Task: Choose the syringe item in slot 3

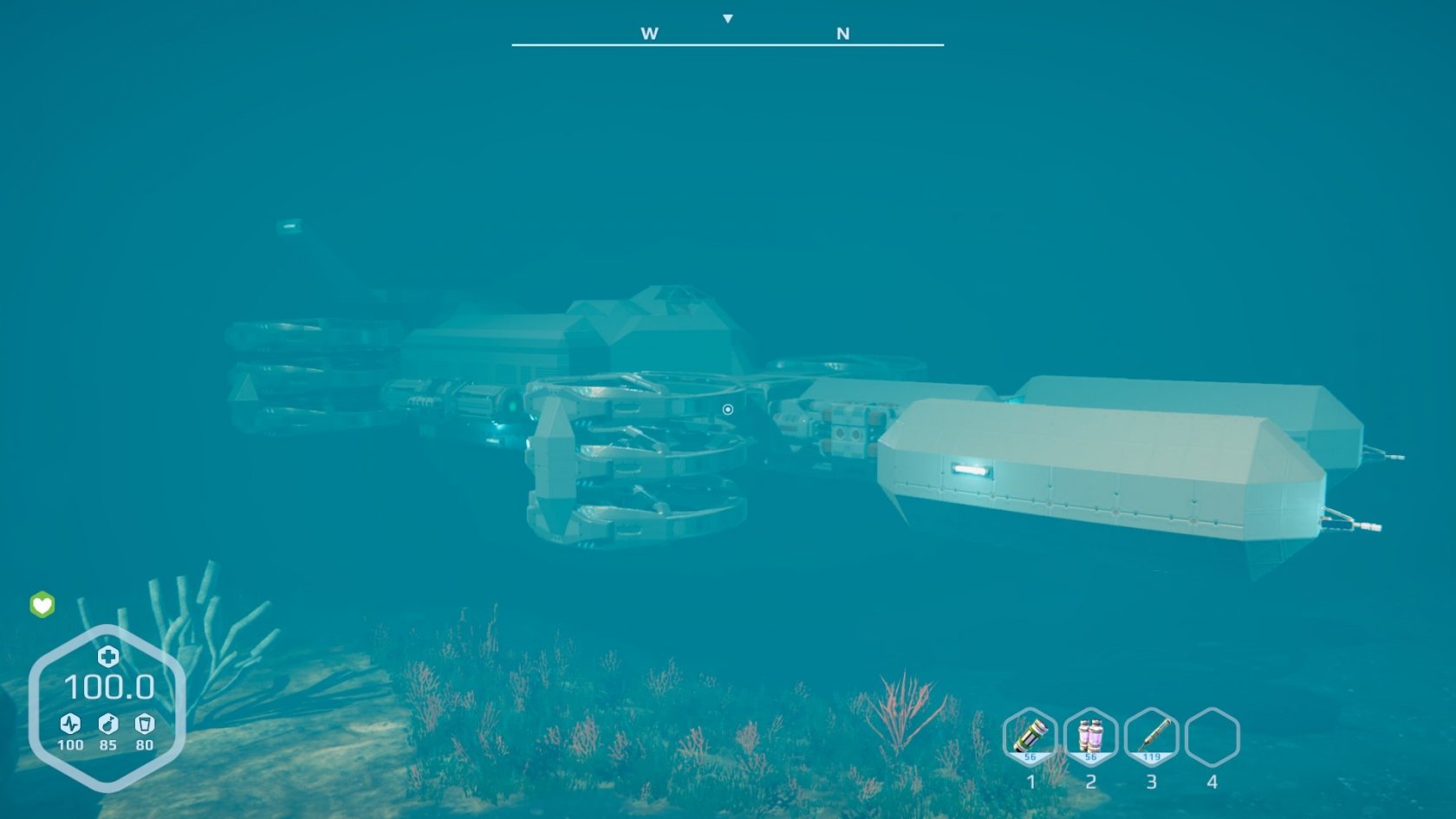Action: [1151, 737]
